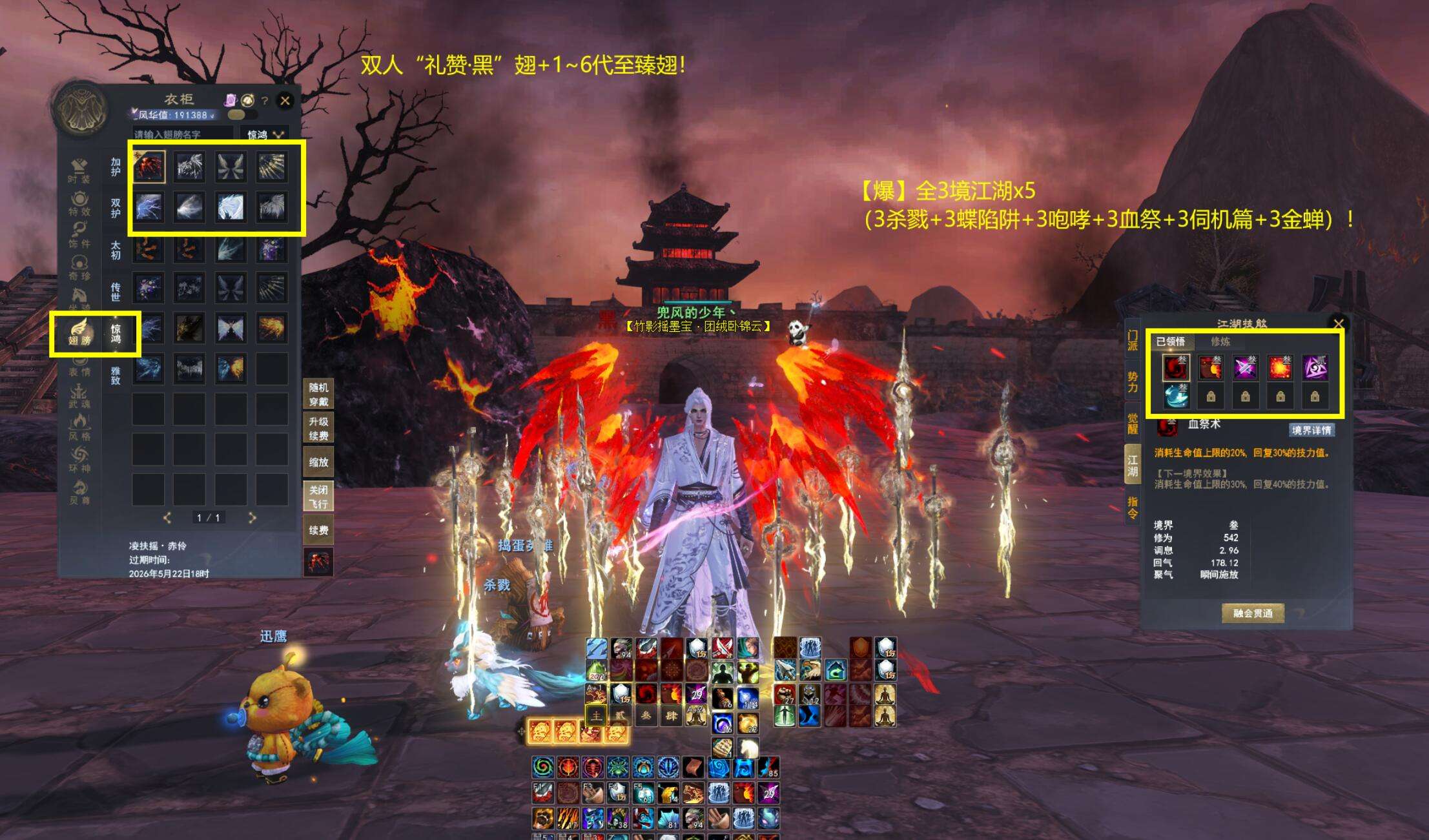Show 境界详情 realm details
Screen dimensions: 1429x840
(1311, 430)
